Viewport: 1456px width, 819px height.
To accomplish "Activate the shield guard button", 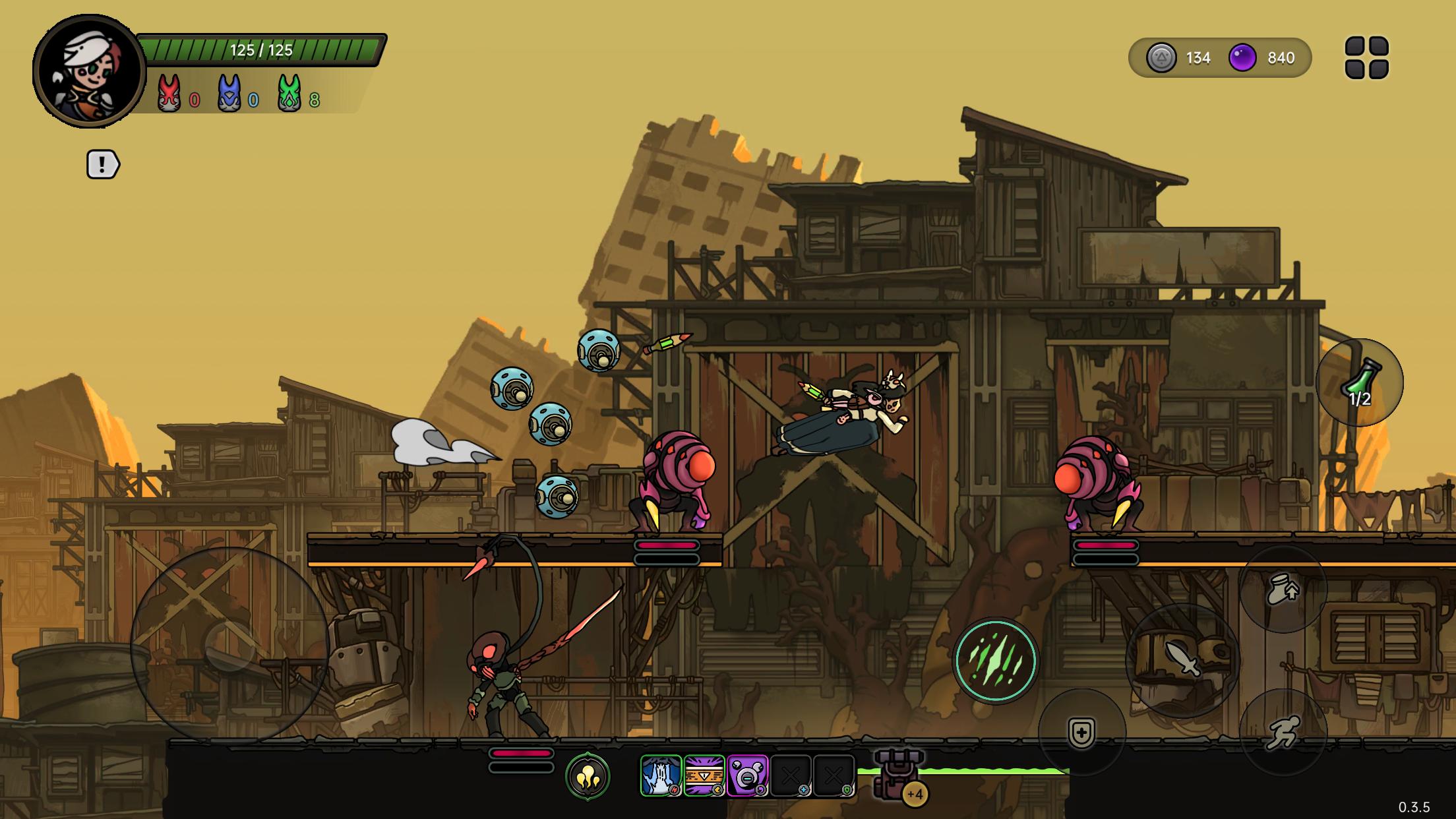I will coord(1081,733).
